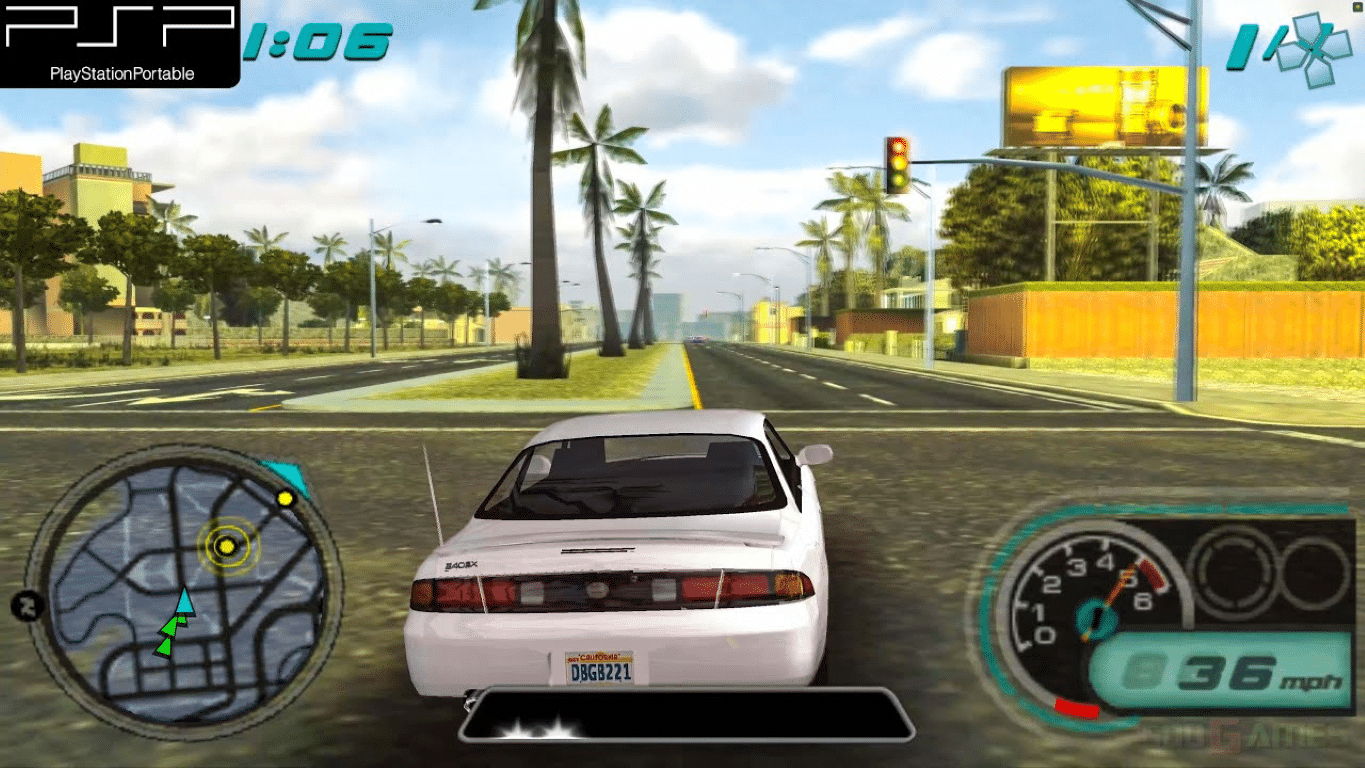The width and height of the screenshot is (1365, 768).
Task: Open the PPSSPP pause icon top-right corner
Action: (x=1357, y=6)
